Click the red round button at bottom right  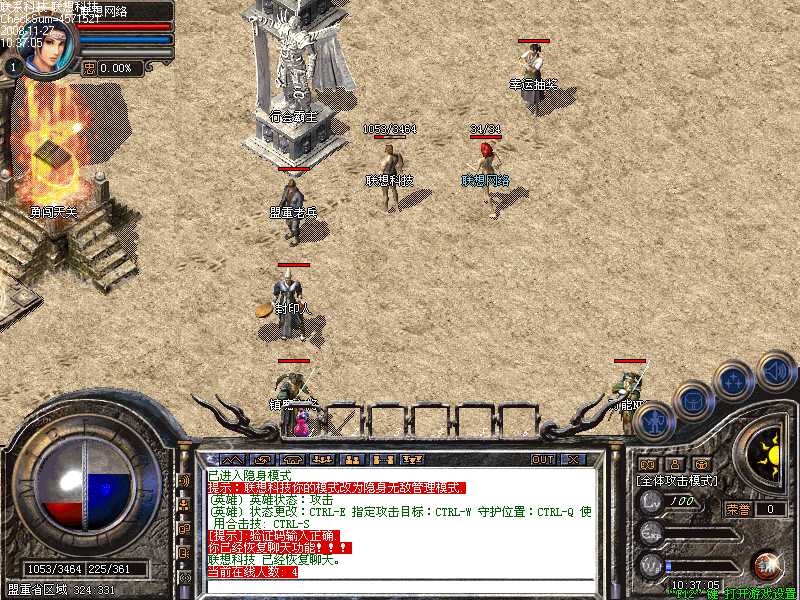[x=768, y=565]
